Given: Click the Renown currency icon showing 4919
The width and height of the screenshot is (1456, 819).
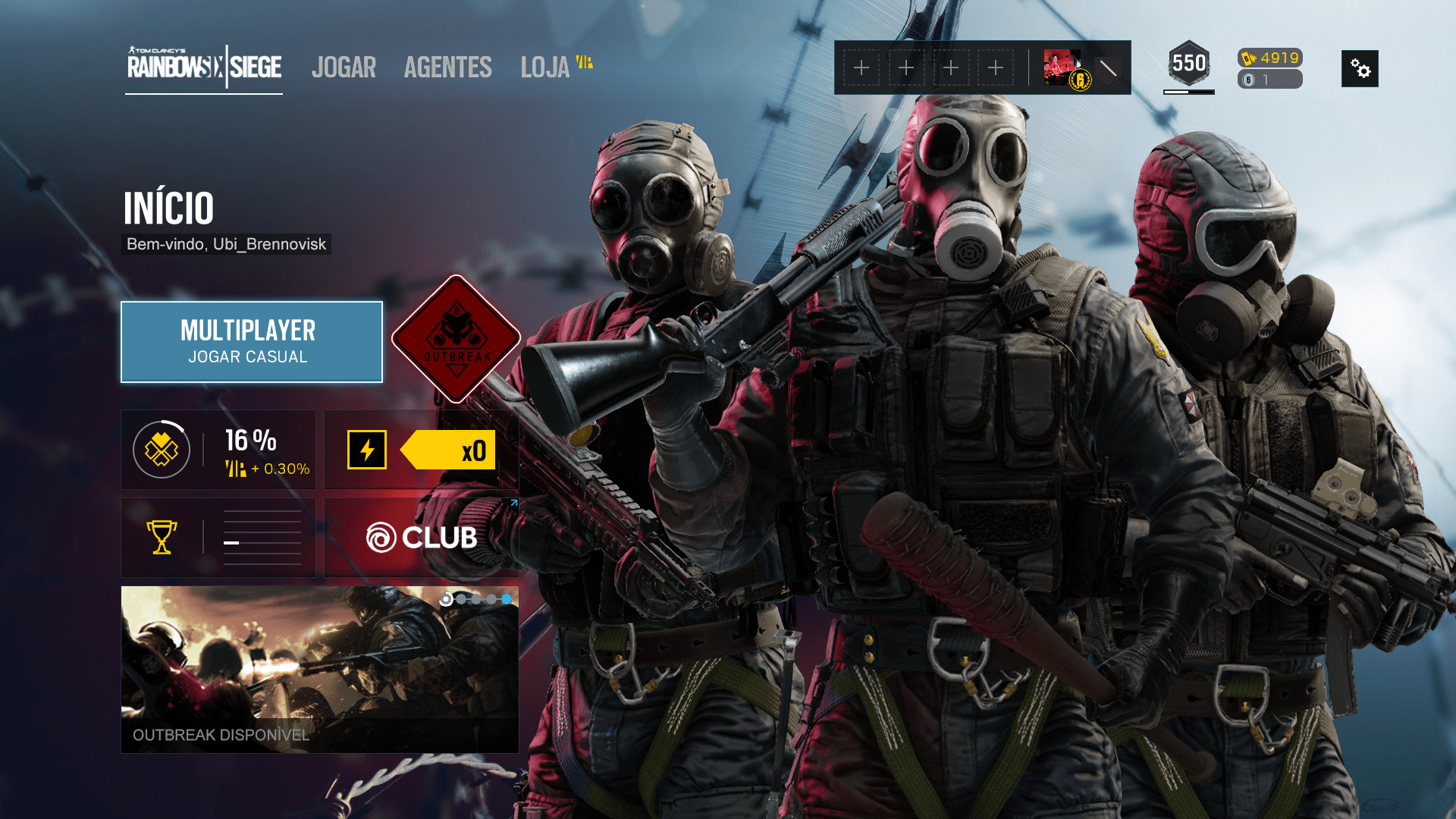Looking at the screenshot, I should (1247, 58).
